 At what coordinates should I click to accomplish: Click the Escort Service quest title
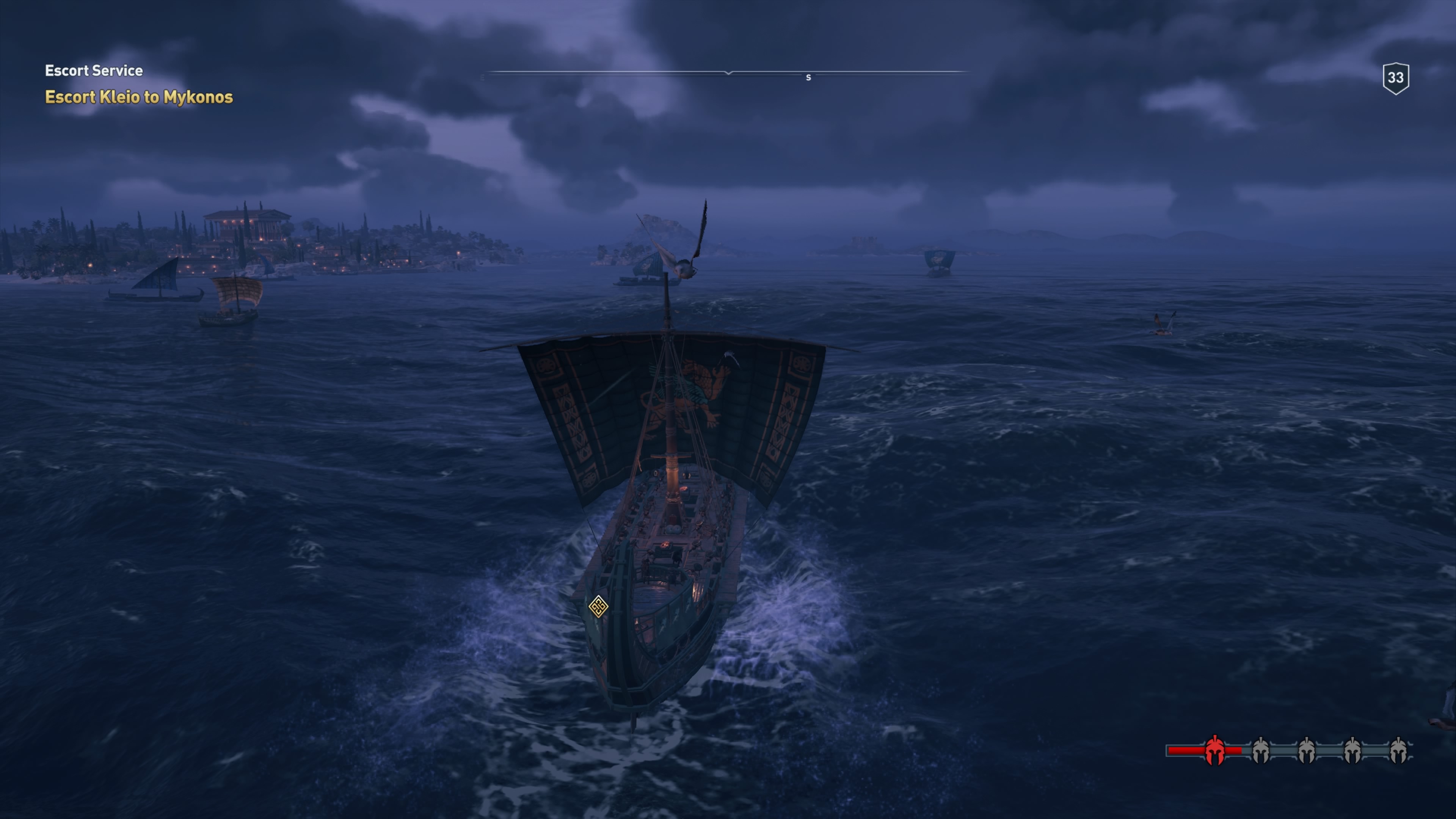[x=94, y=71]
